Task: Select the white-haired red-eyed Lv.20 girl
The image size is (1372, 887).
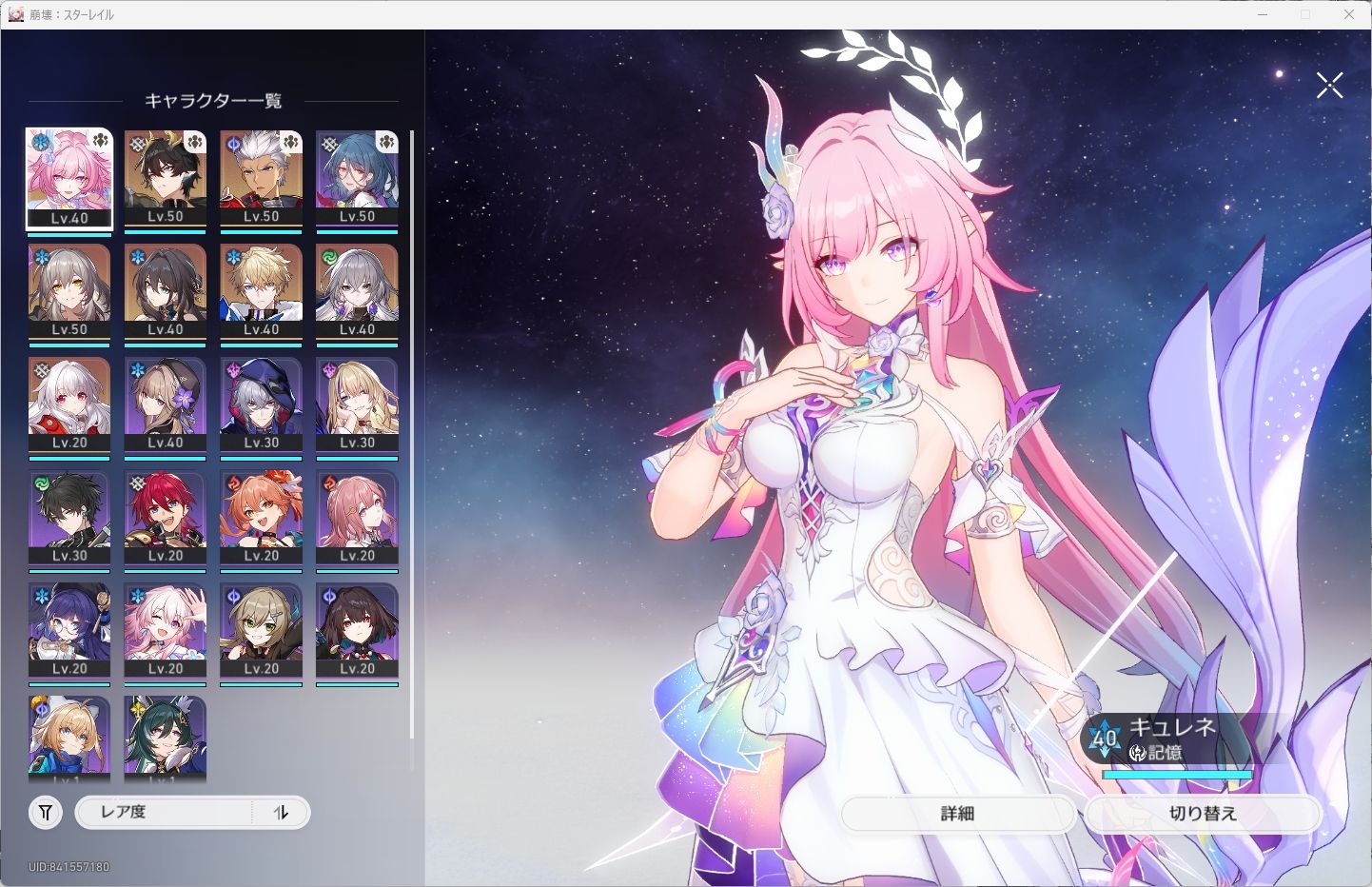Action: pos(69,405)
